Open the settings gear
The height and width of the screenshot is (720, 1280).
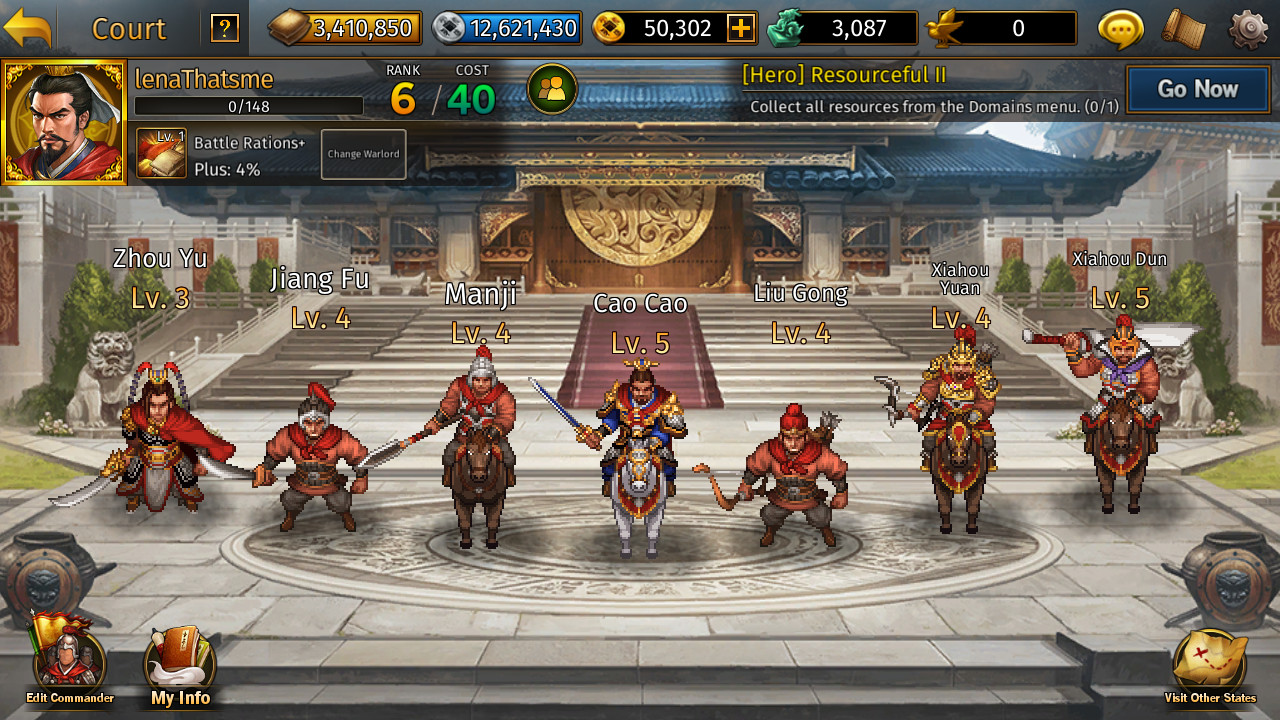(x=1248, y=27)
